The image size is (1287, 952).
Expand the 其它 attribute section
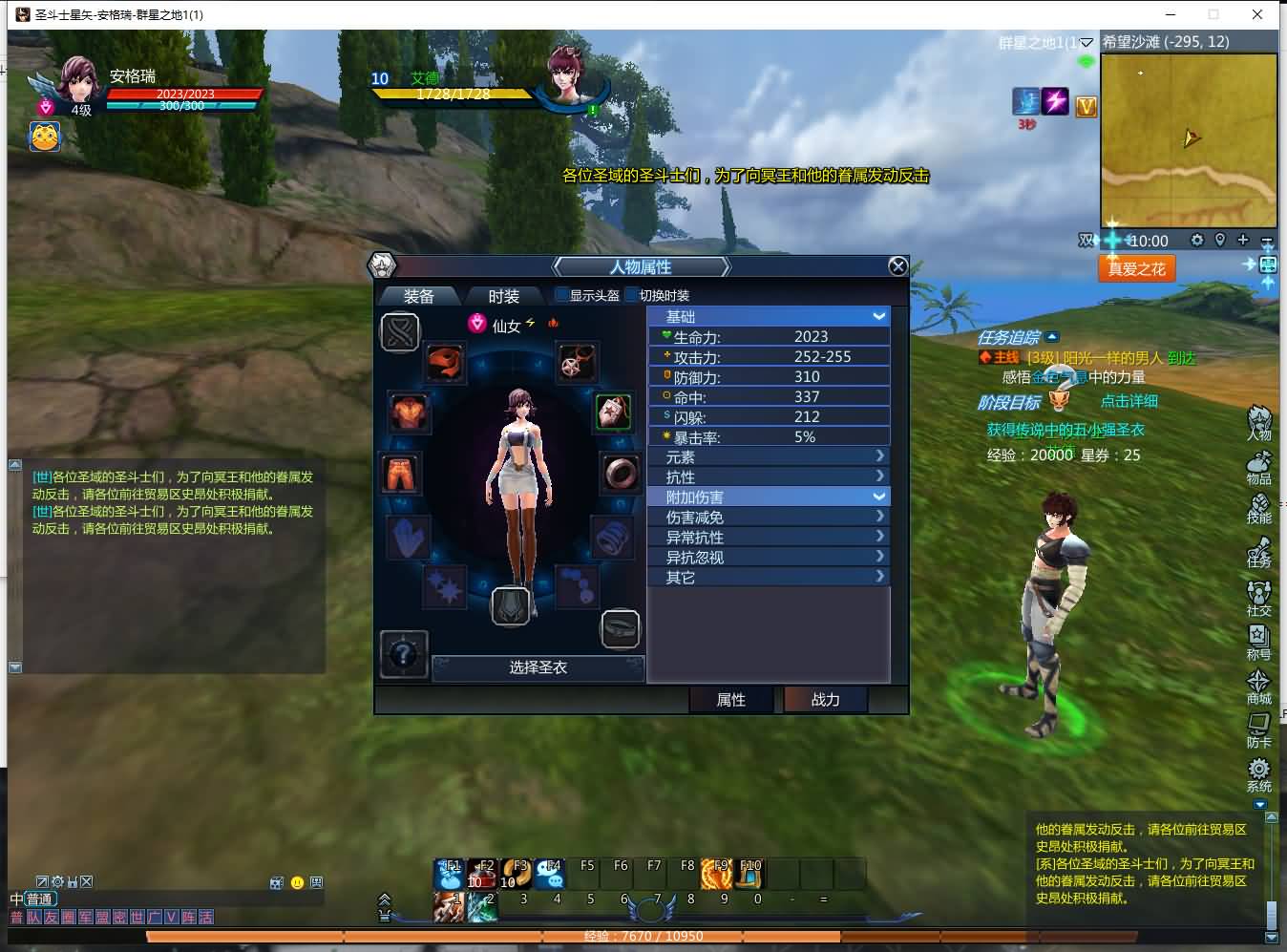click(x=769, y=578)
